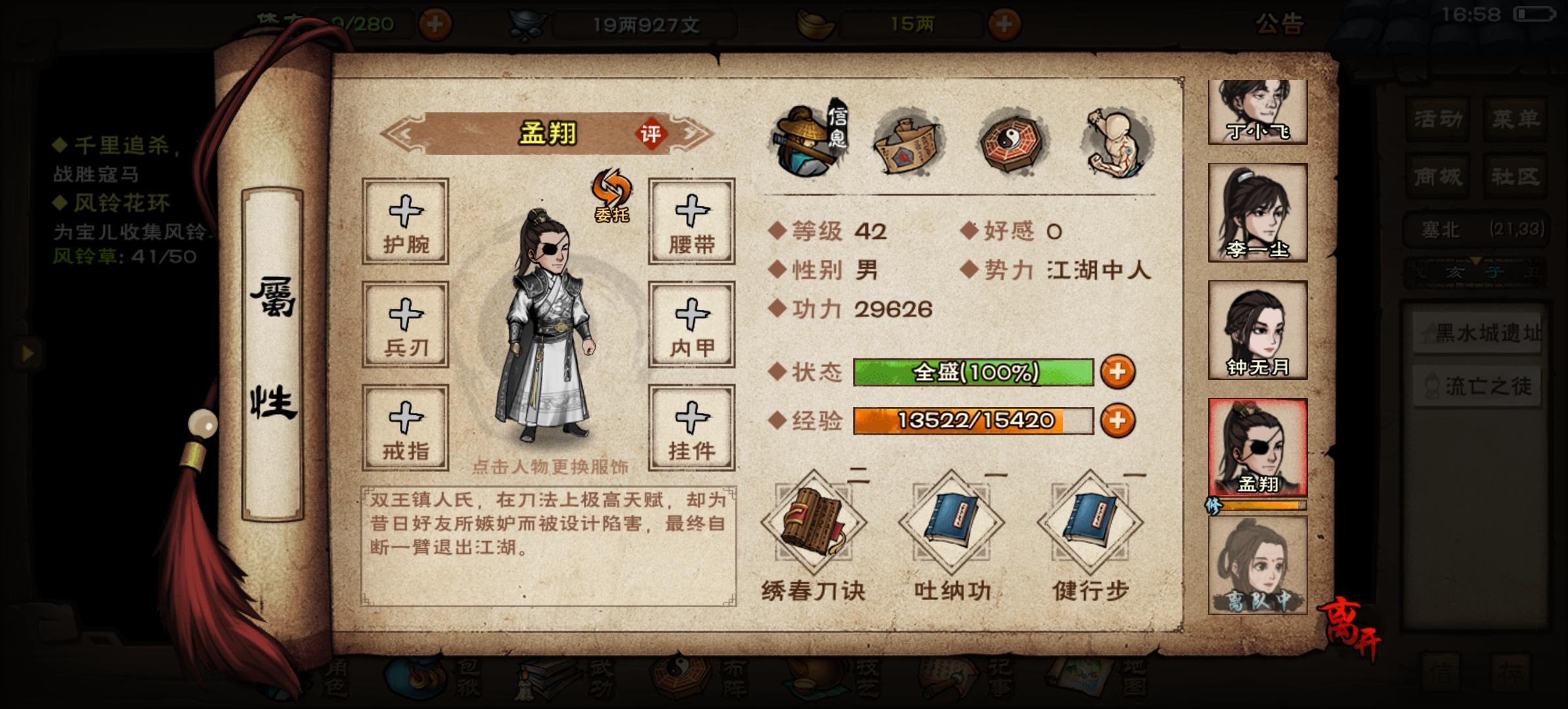Open the 活动 menu on the right
The width and height of the screenshot is (1568, 709).
click(x=1436, y=119)
